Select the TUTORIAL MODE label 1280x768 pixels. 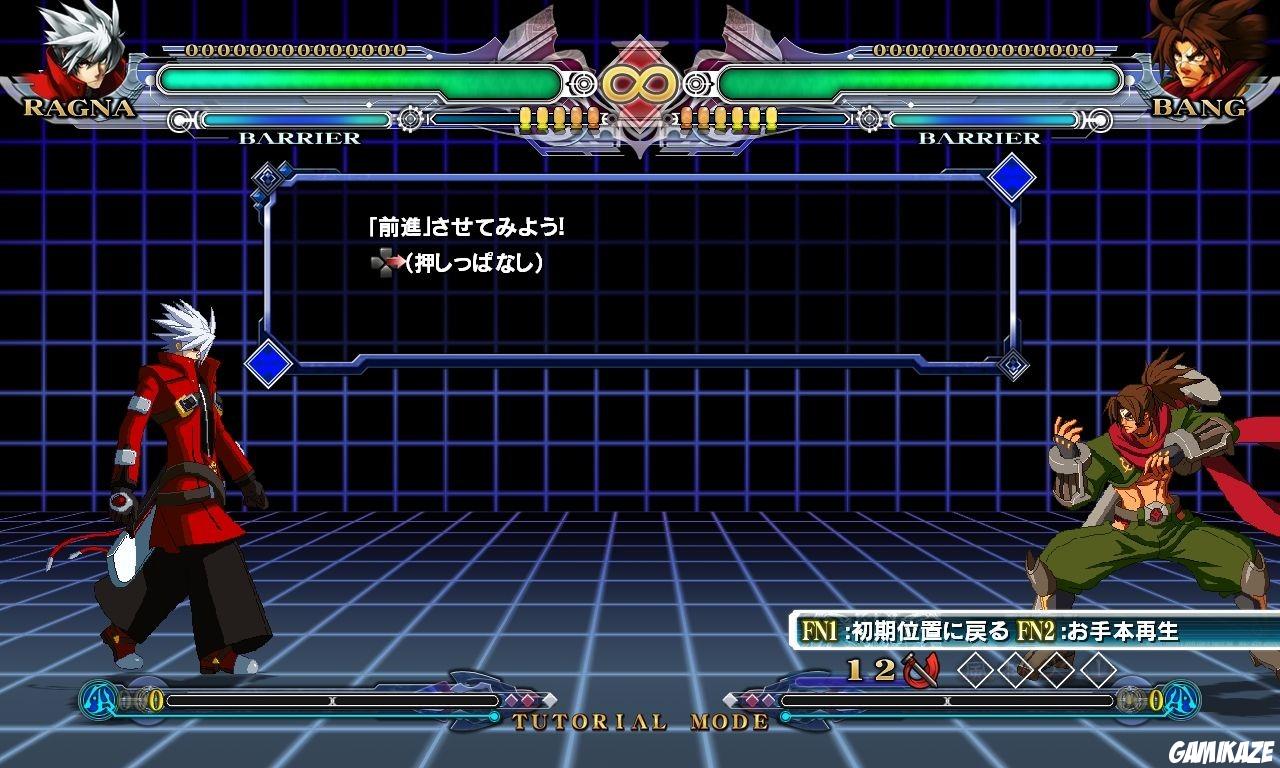[637, 721]
